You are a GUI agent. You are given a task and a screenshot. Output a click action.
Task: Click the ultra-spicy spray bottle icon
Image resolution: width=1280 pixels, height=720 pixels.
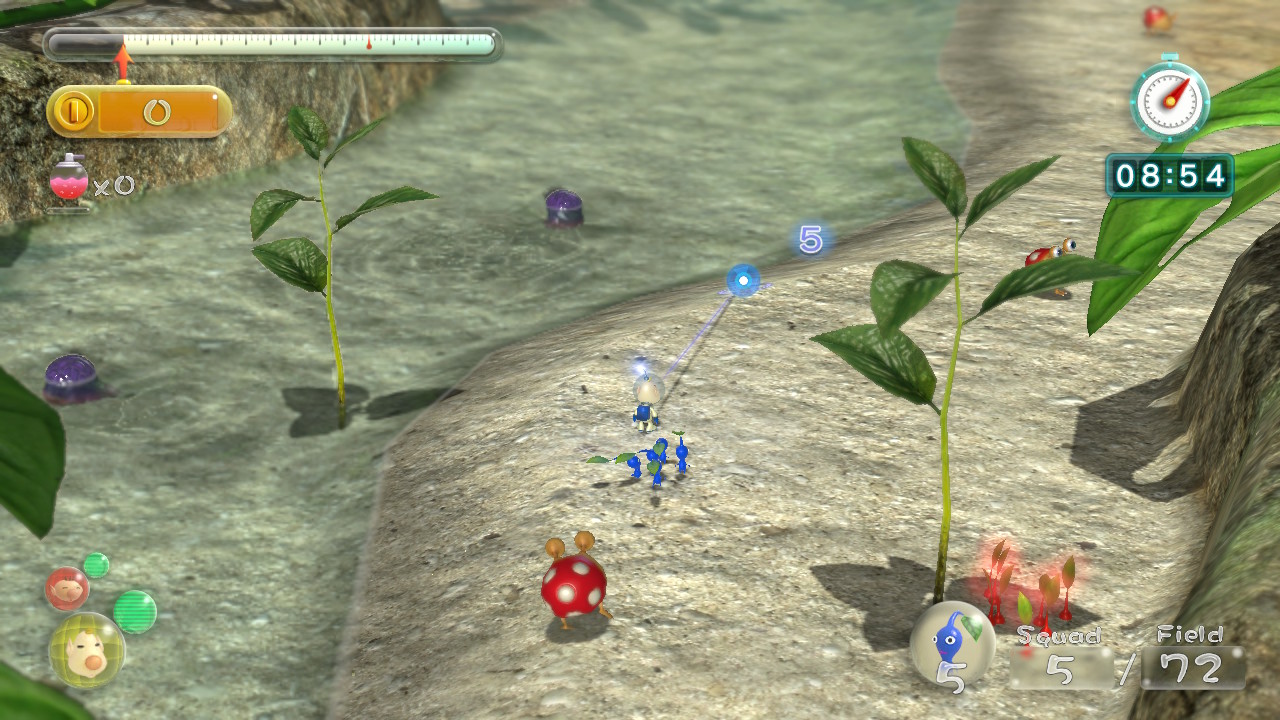click(x=68, y=181)
